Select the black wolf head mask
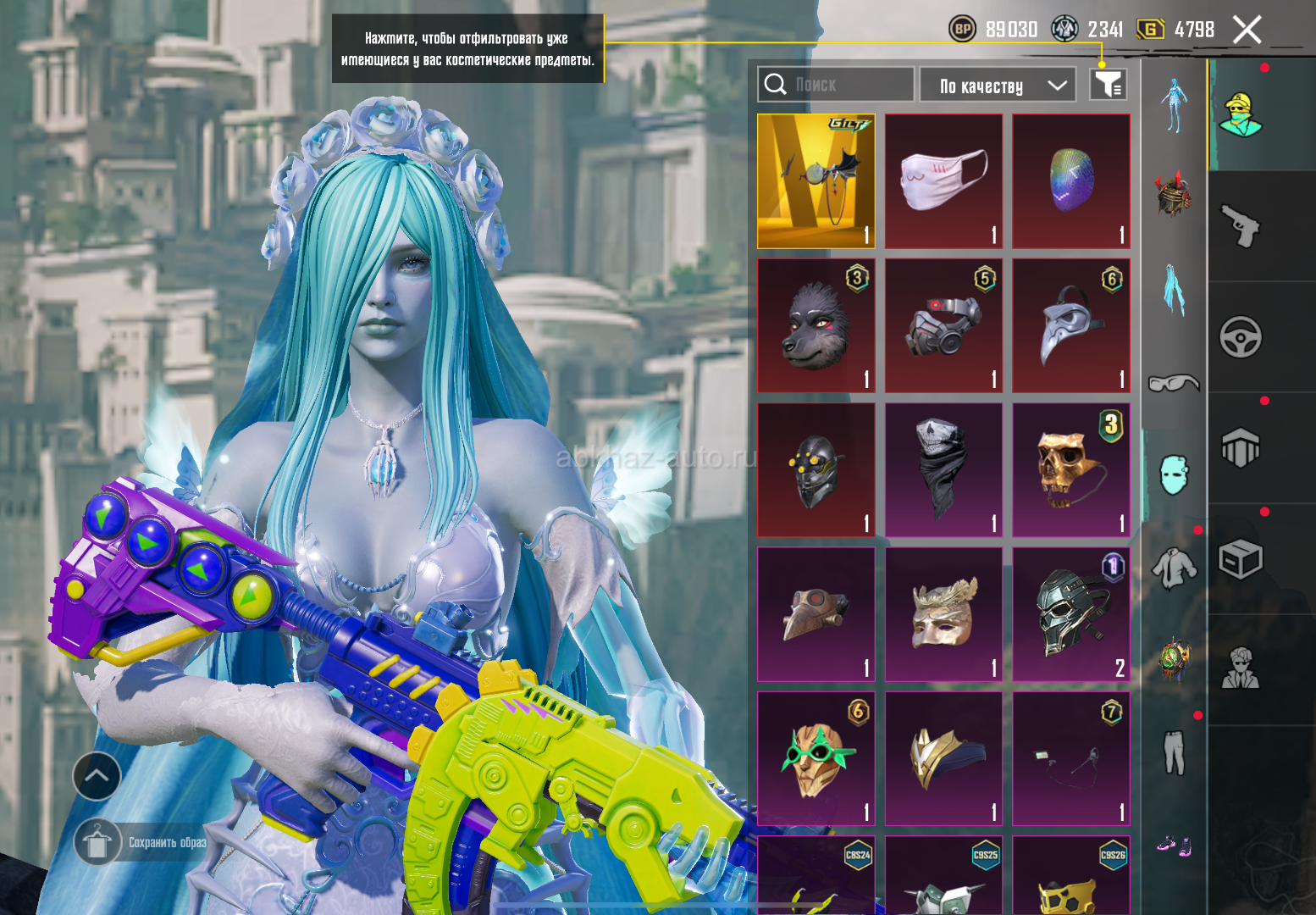The image size is (1316, 915). (x=816, y=326)
